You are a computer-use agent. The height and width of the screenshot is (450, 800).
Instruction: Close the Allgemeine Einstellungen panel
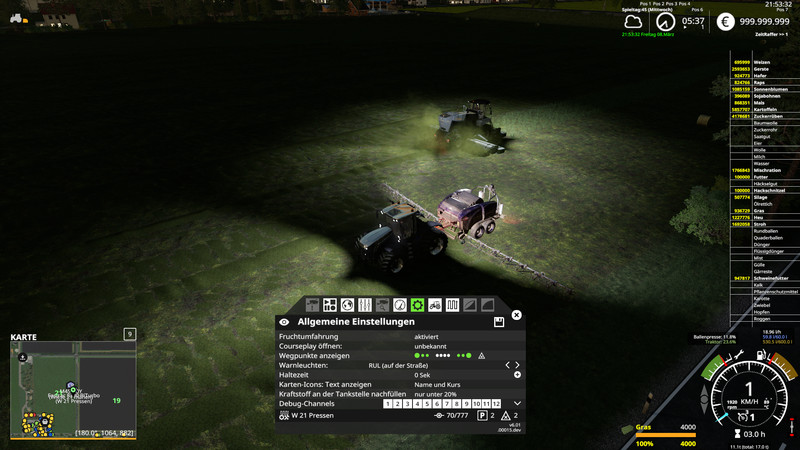[517, 315]
